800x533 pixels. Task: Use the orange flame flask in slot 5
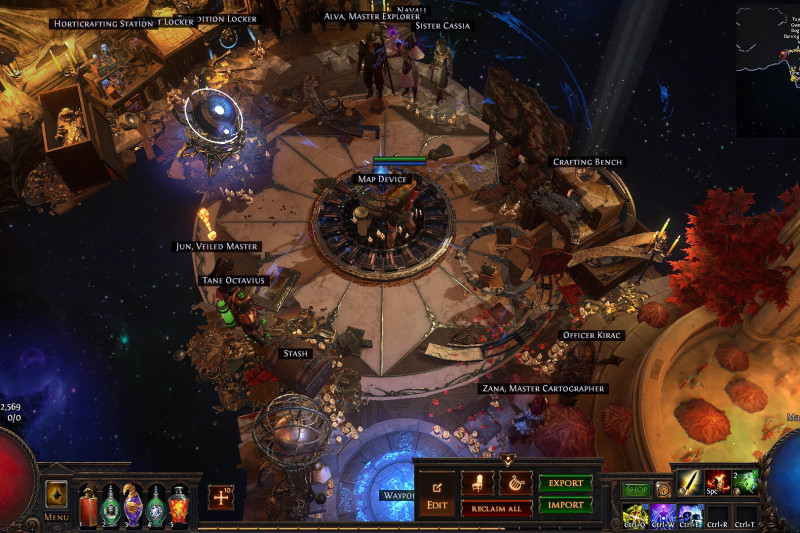coord(179,503)
